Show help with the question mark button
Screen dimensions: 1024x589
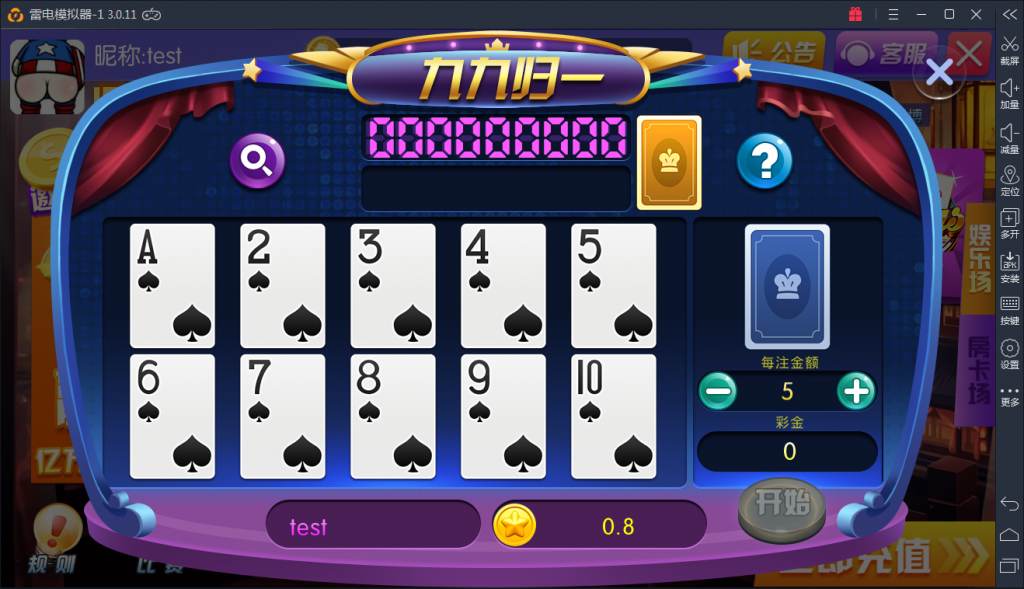pyautogui.click(x=764, y=160)
